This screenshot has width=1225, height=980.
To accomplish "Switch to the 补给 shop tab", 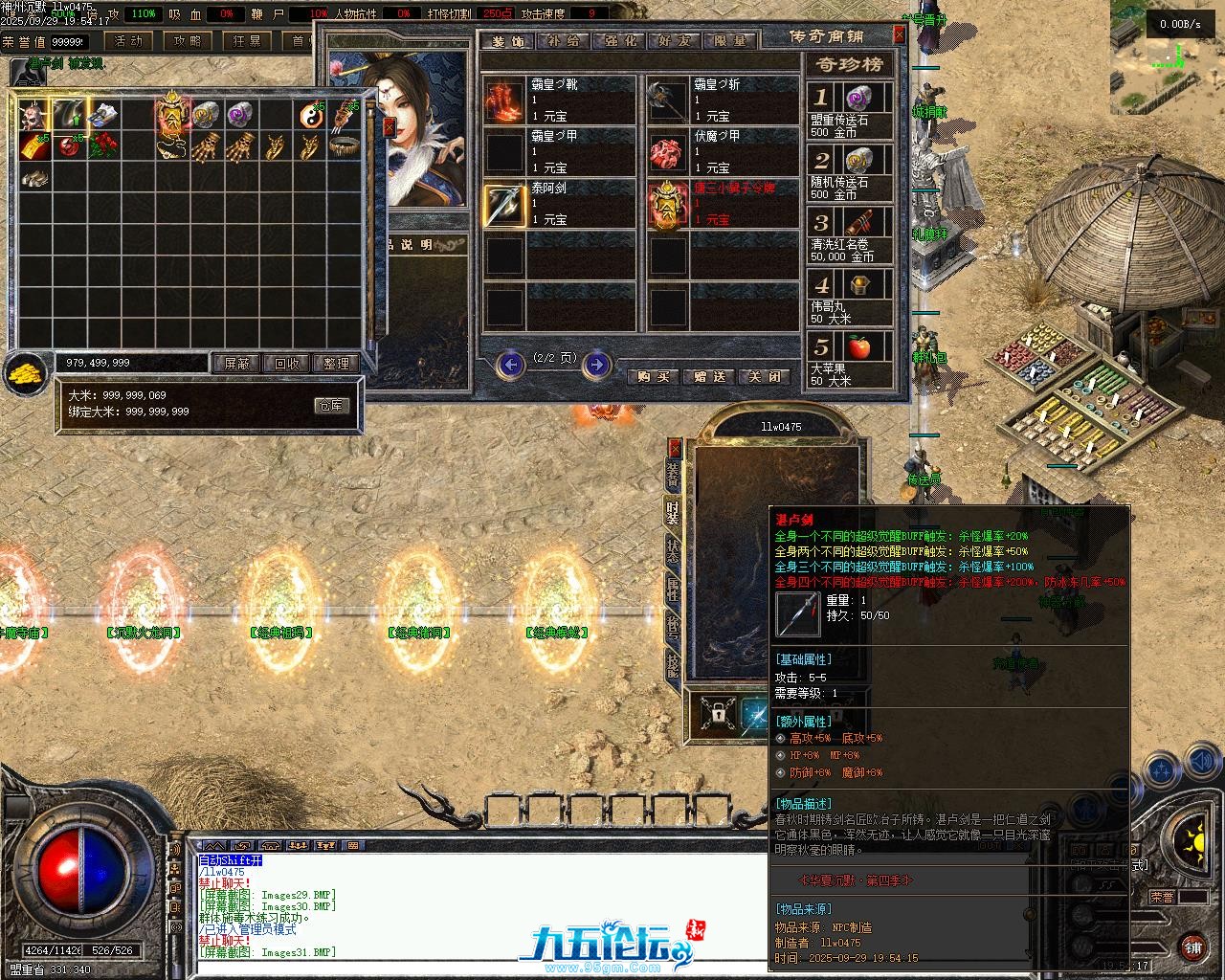I will [x=563, y=41].
